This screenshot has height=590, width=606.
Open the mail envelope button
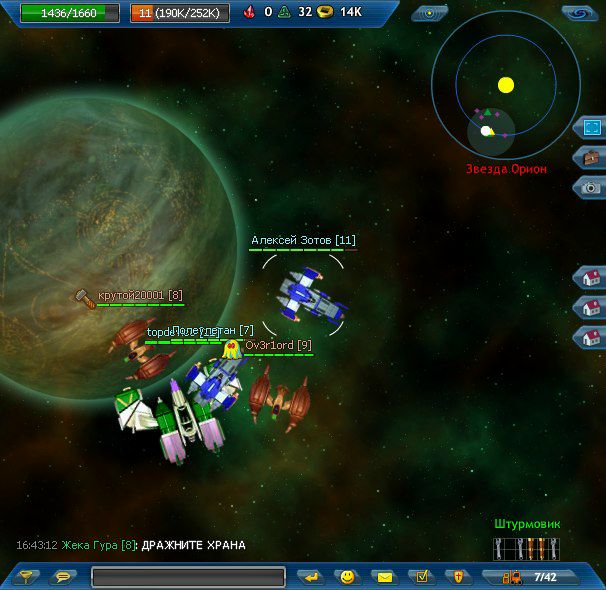pos(383,577)
